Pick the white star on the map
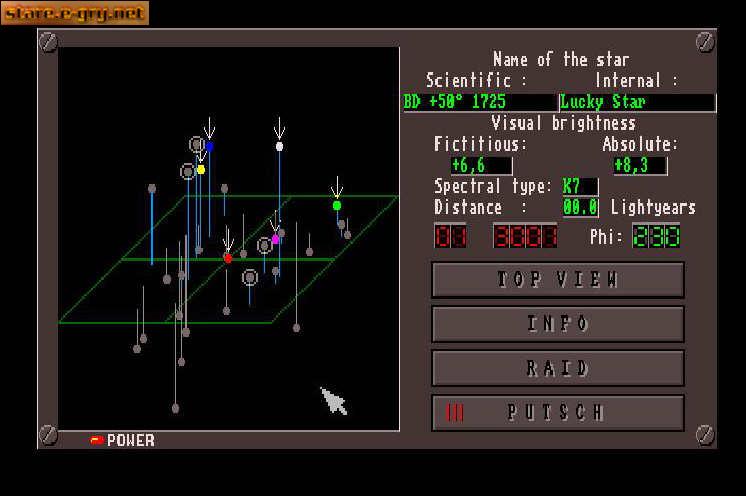 [x=280, y=146]
